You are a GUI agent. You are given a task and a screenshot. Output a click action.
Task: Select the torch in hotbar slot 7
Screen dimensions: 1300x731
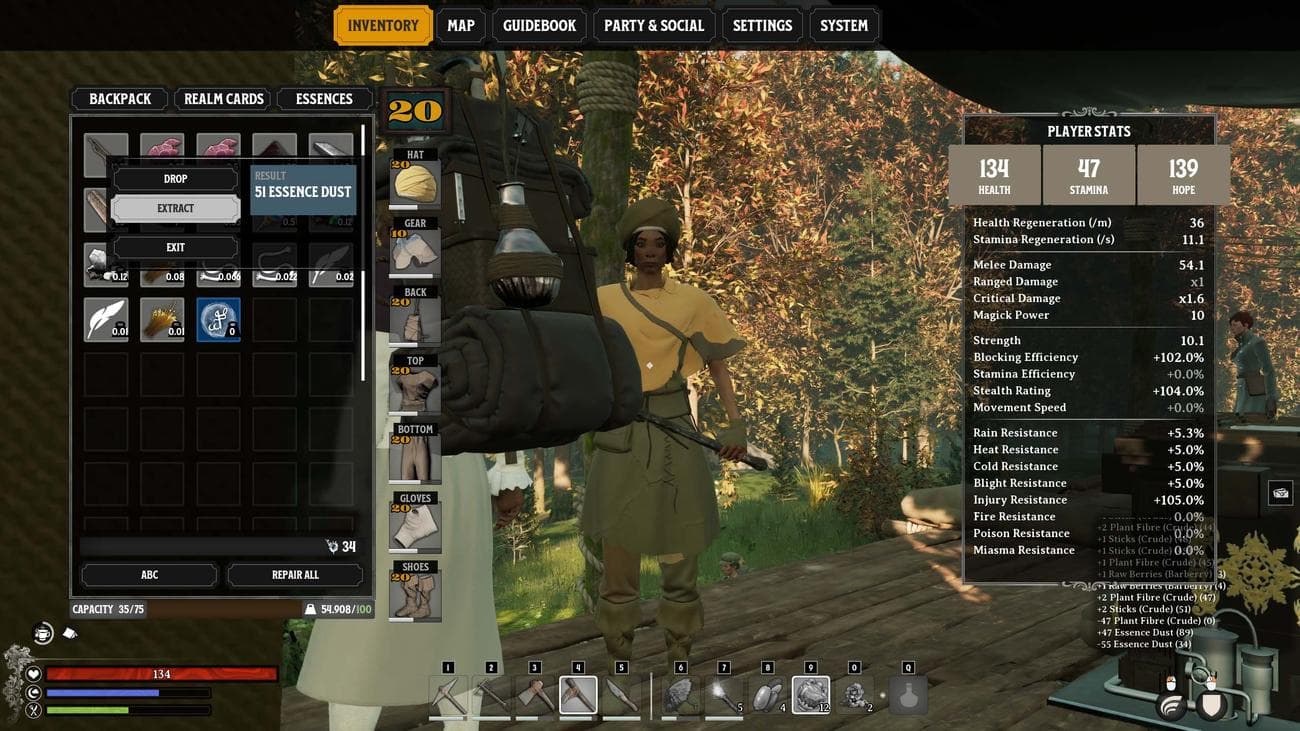click(724, 695)
